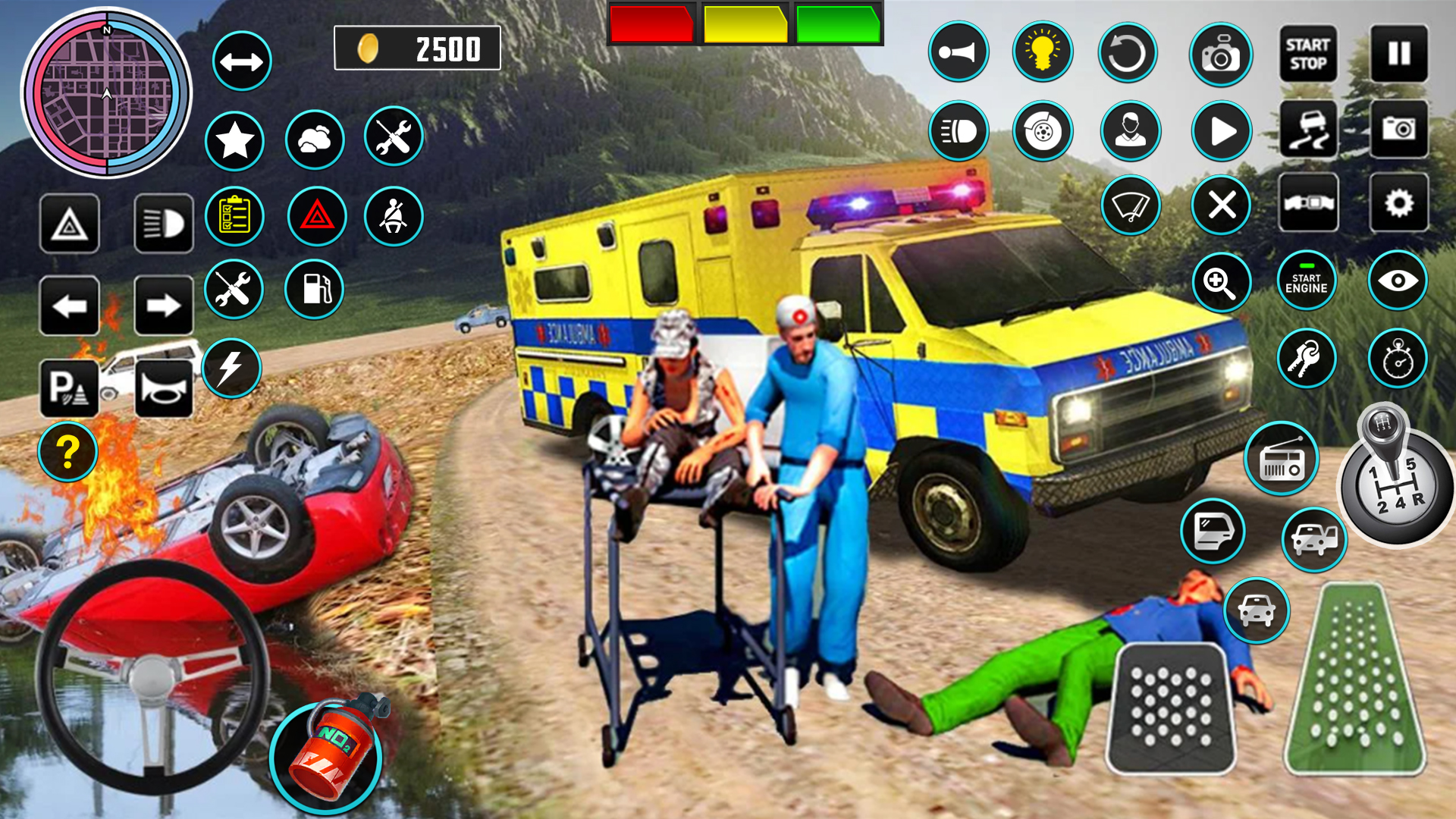The width and height of the screenshot is (1456, 819).
Task: Tap the question mark hint icon
Action: click(x=67, y=450)
